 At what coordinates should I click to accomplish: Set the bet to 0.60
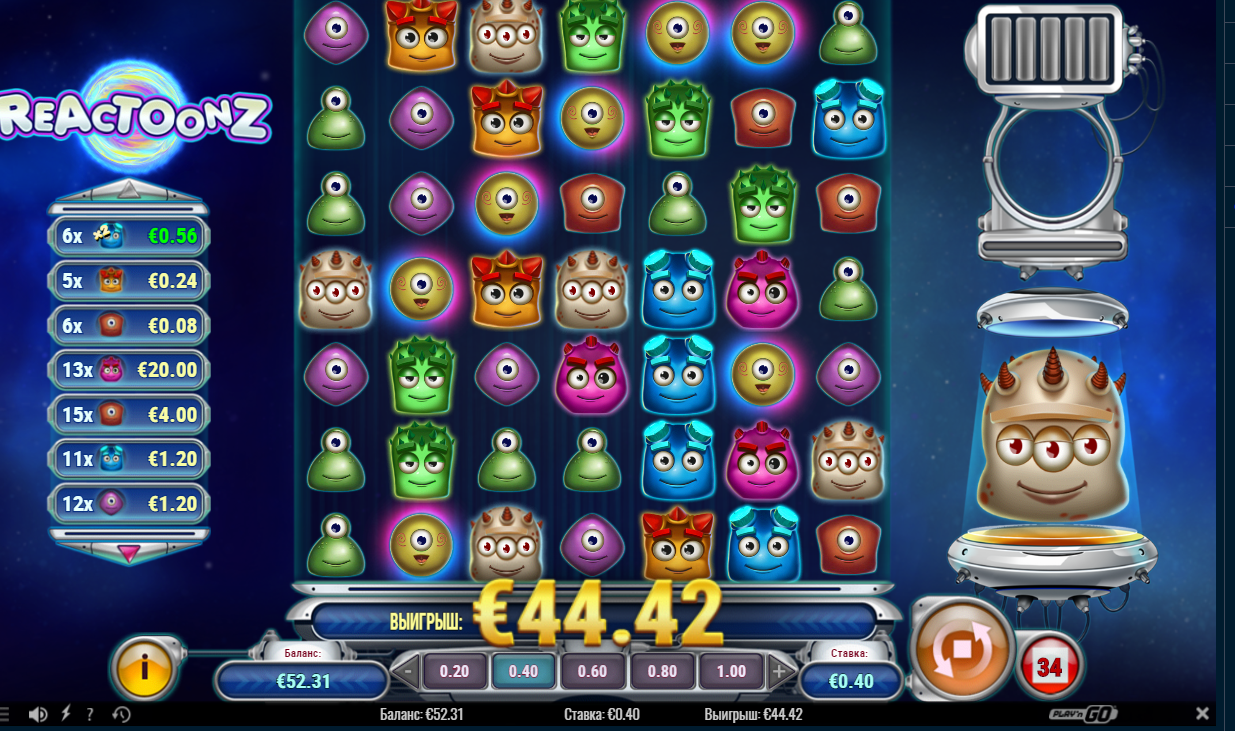[x=593, y=671]
